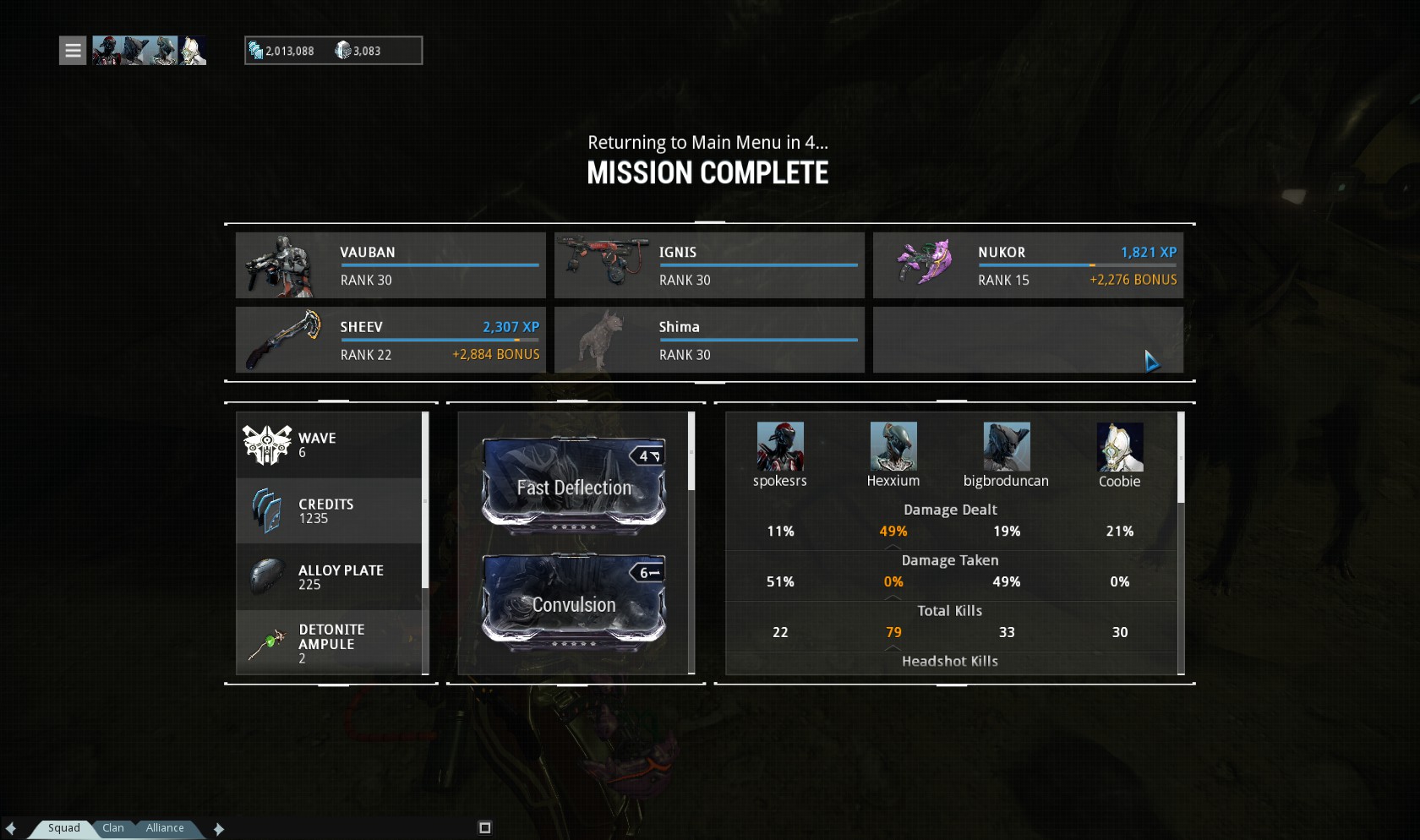Screen dimensions: 1420x840
Task: Select the Vauban warframe panel
Action: click(x=390, y=265)
